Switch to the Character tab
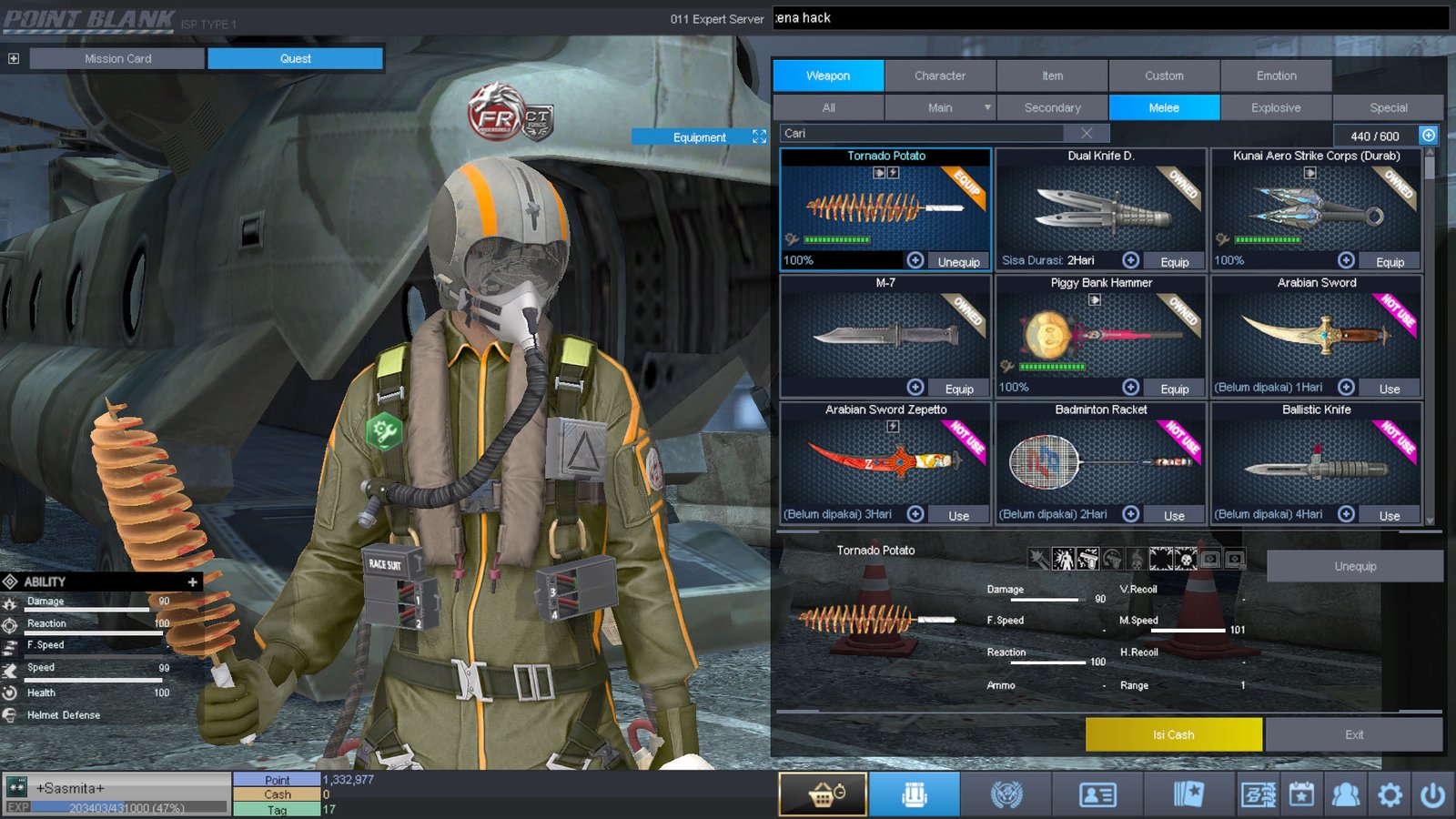 click(x=940, y=76)
